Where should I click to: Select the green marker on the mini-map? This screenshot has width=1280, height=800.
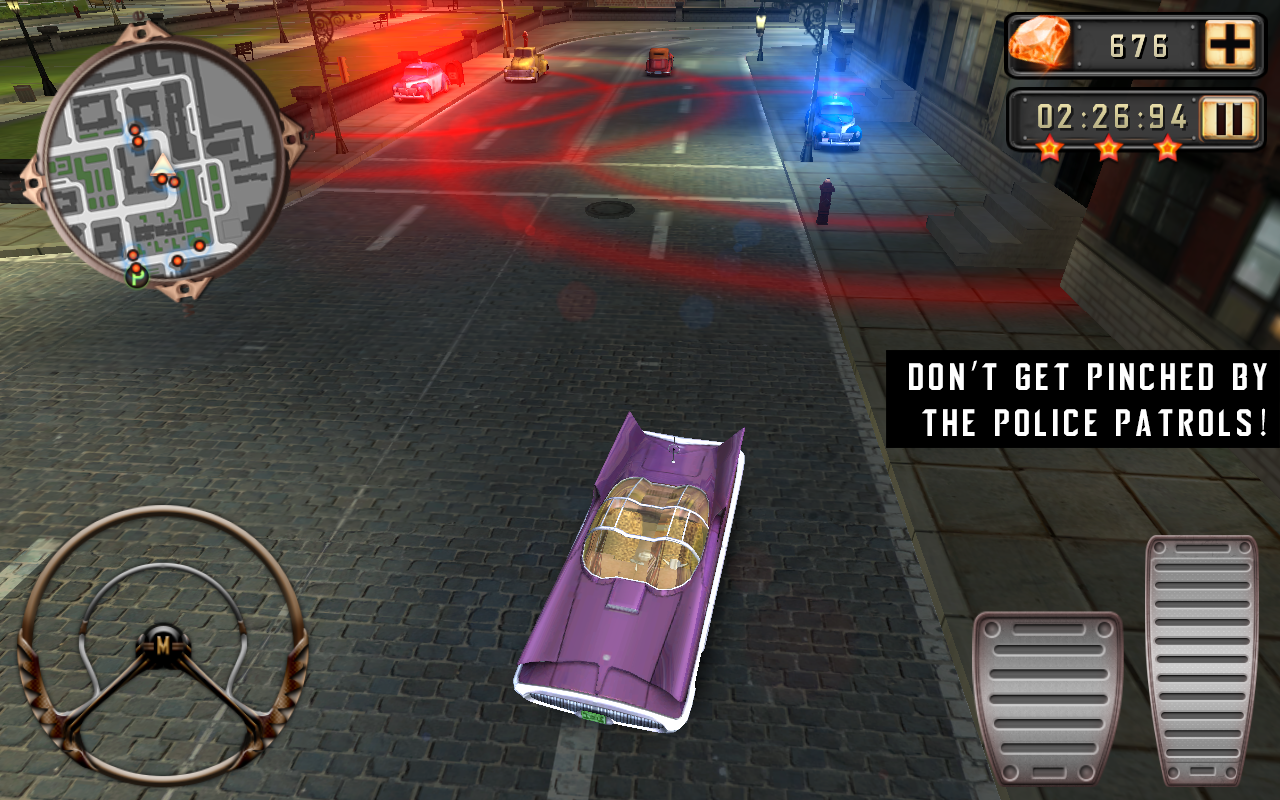[x=136, y=277]
